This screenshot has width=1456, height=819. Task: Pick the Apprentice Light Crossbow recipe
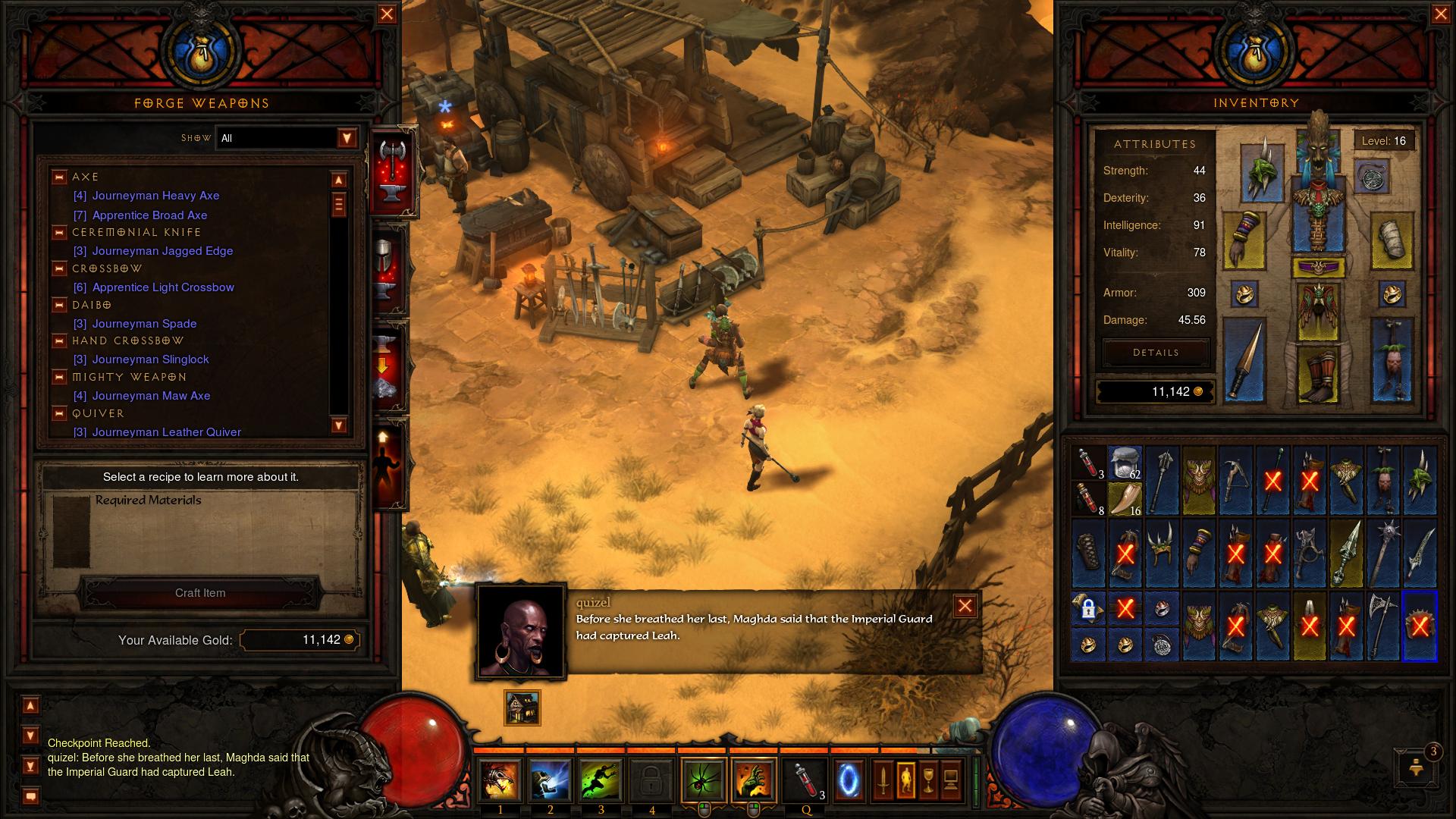point(163,287)
